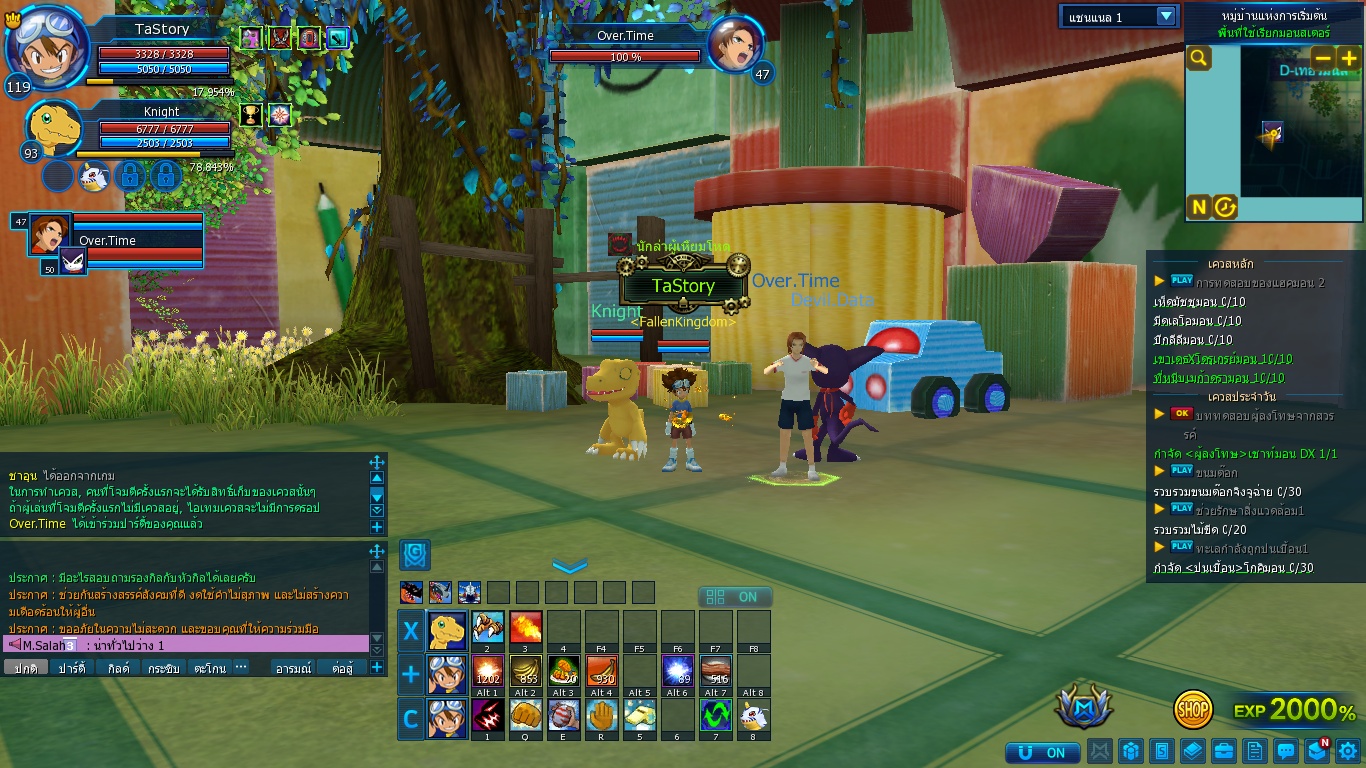This screenshot has height=768, width=1366.
Task: Select the ปกติ (normal) chat tab
Action: [26, 668]
